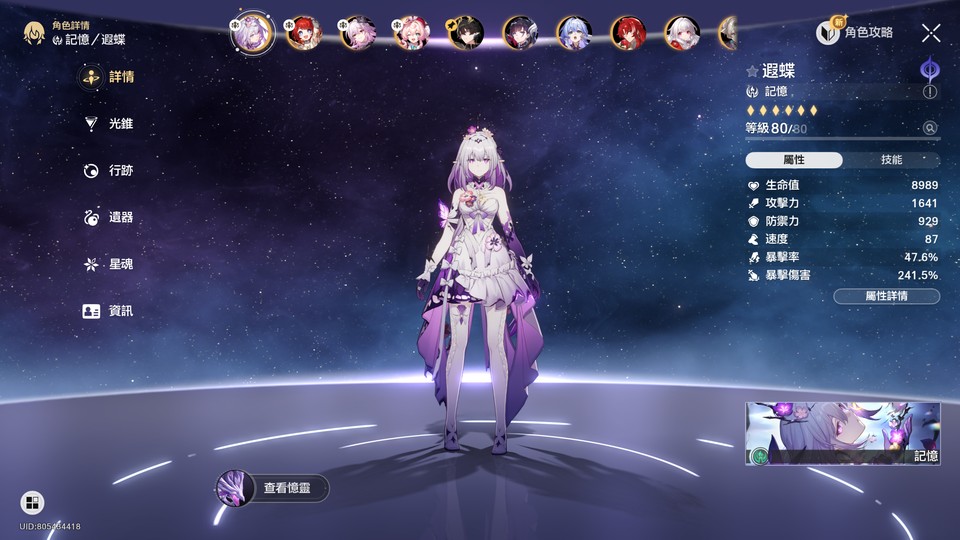This screenshot has height=540, width=960.
Task: Open the 光錐 light cone menu
Action: pos(108,124)
